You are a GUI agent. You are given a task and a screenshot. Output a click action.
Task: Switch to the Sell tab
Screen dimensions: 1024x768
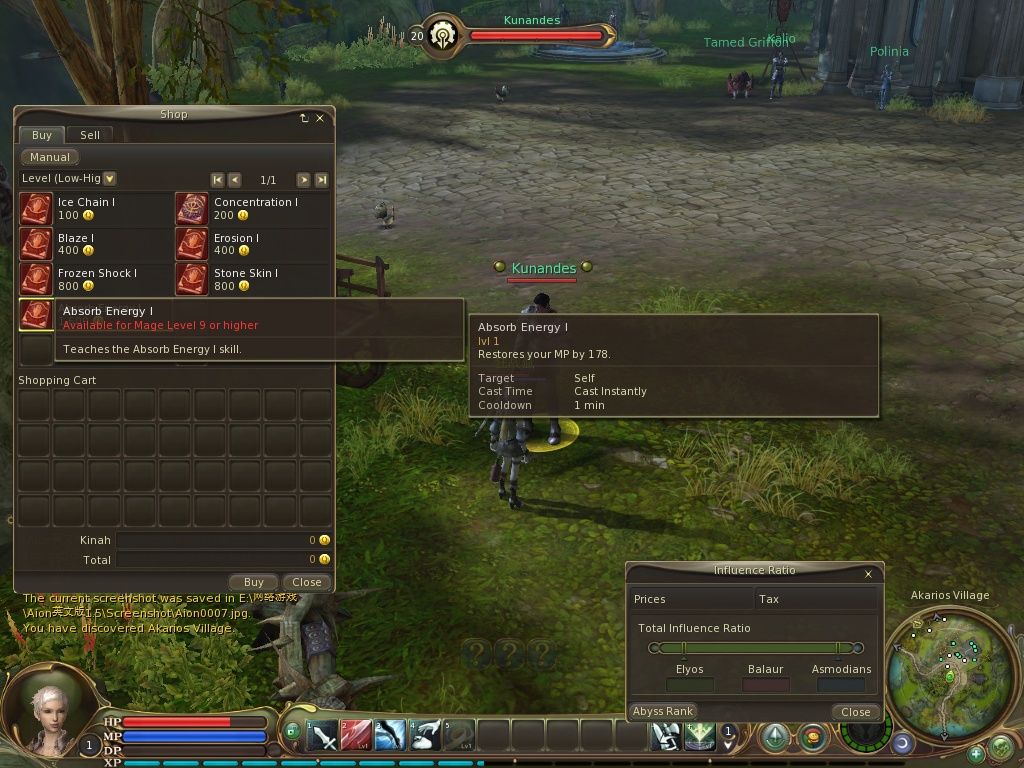pyautogui.click(x=90, y=135)
